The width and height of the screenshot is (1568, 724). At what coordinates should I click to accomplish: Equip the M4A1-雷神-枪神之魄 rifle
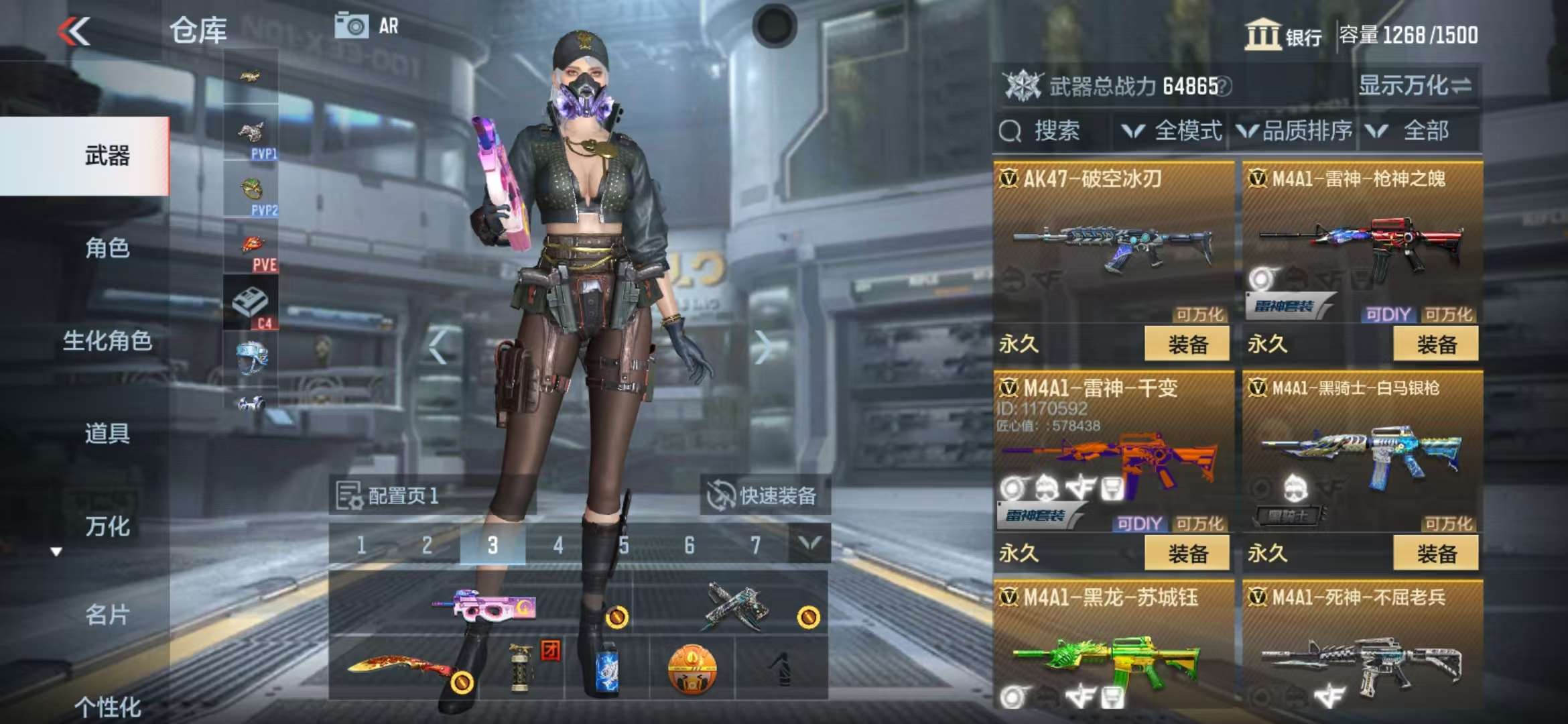point(1435,345)
